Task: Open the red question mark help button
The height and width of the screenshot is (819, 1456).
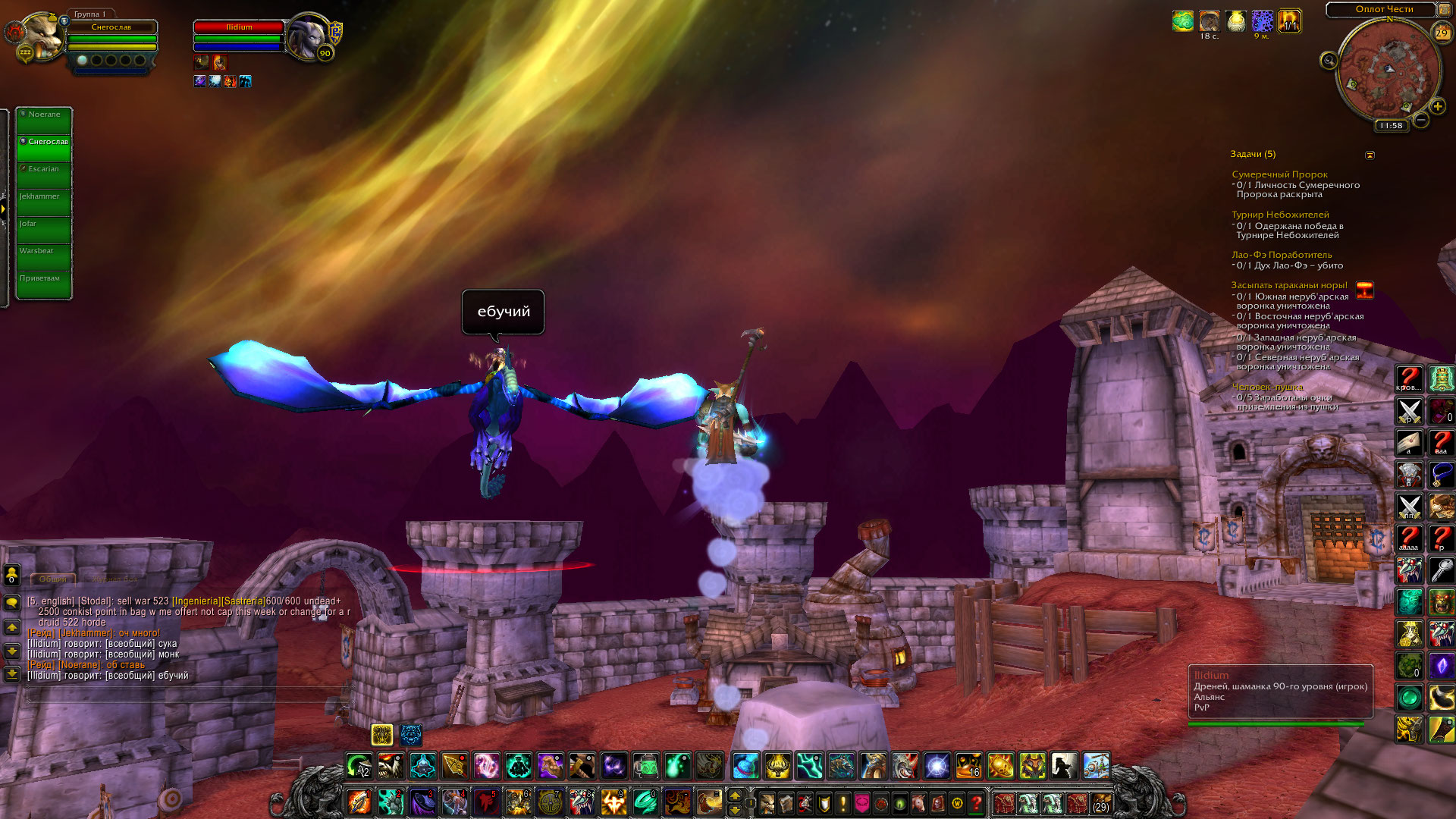Action: point(977,802)
